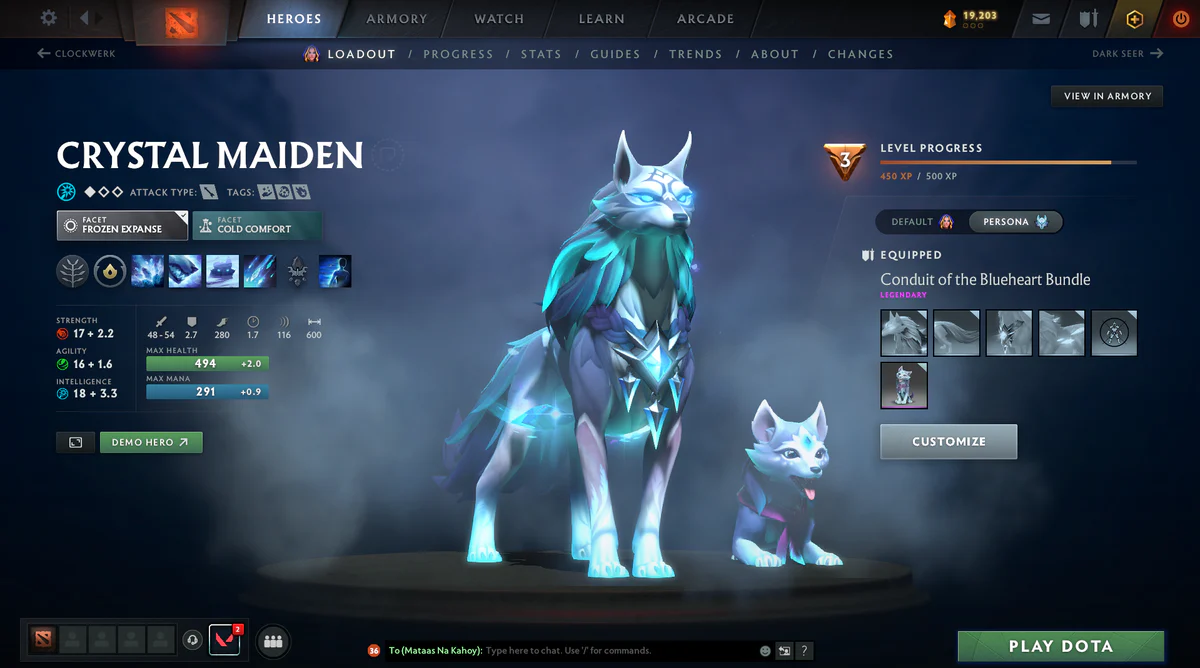Launch Demo Hero mode
The height and width of the screenshot is (668, 1200).
(151, 442)
